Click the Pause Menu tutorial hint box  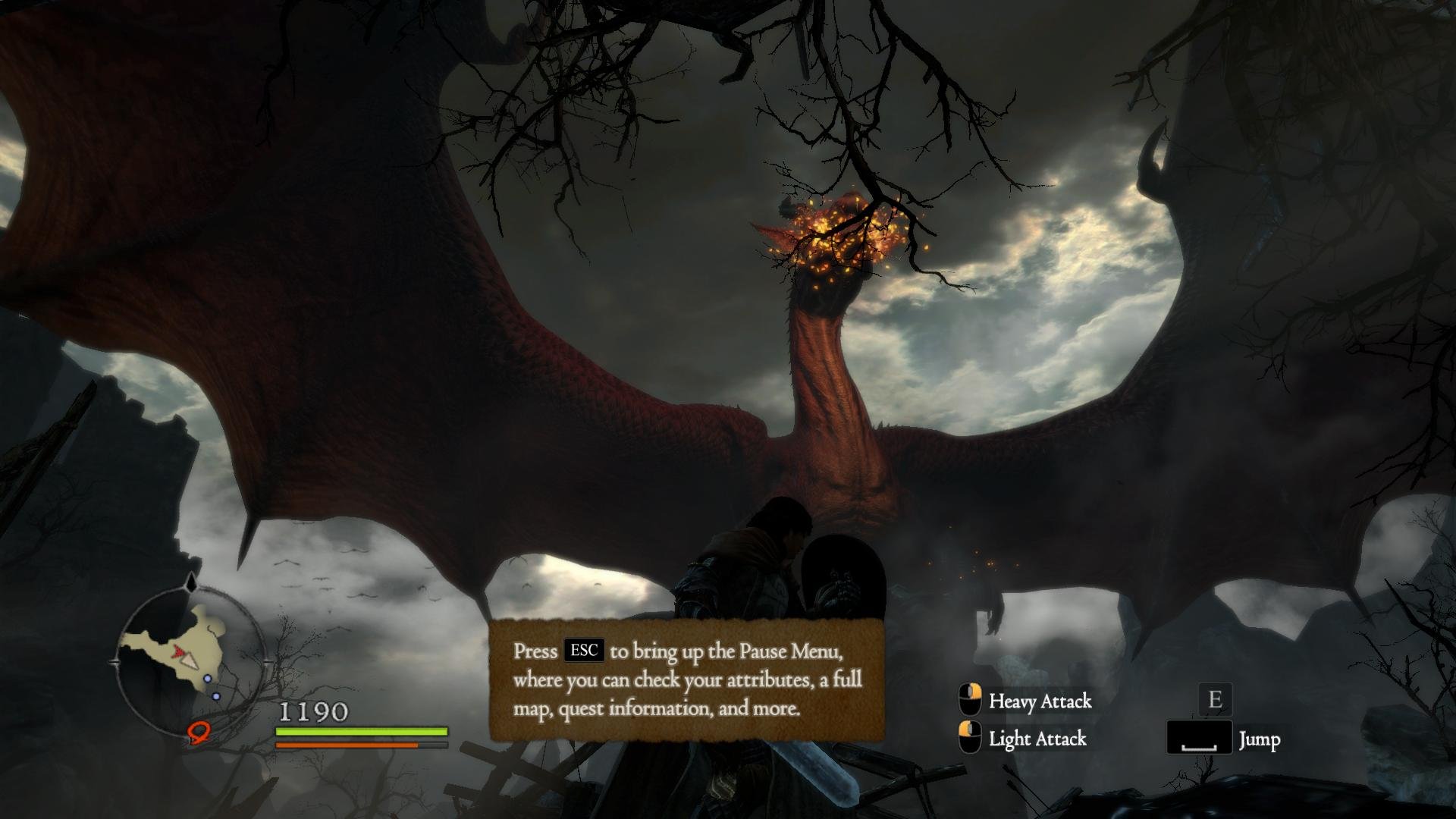tap(687, 679)
